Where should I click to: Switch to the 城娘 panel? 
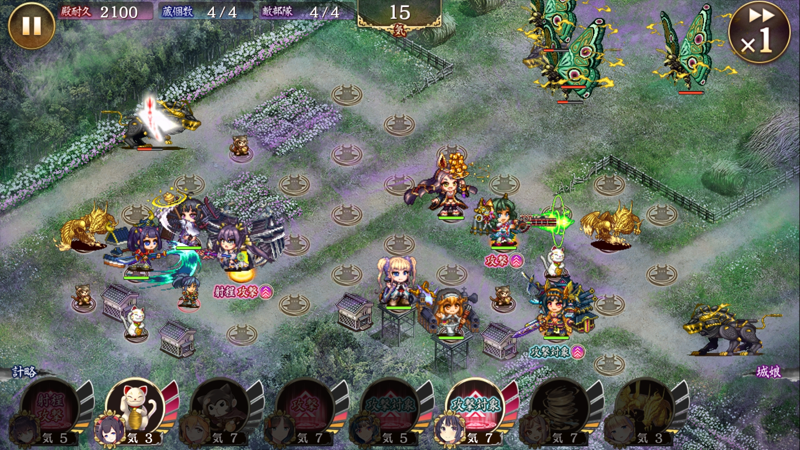point(768,373)
